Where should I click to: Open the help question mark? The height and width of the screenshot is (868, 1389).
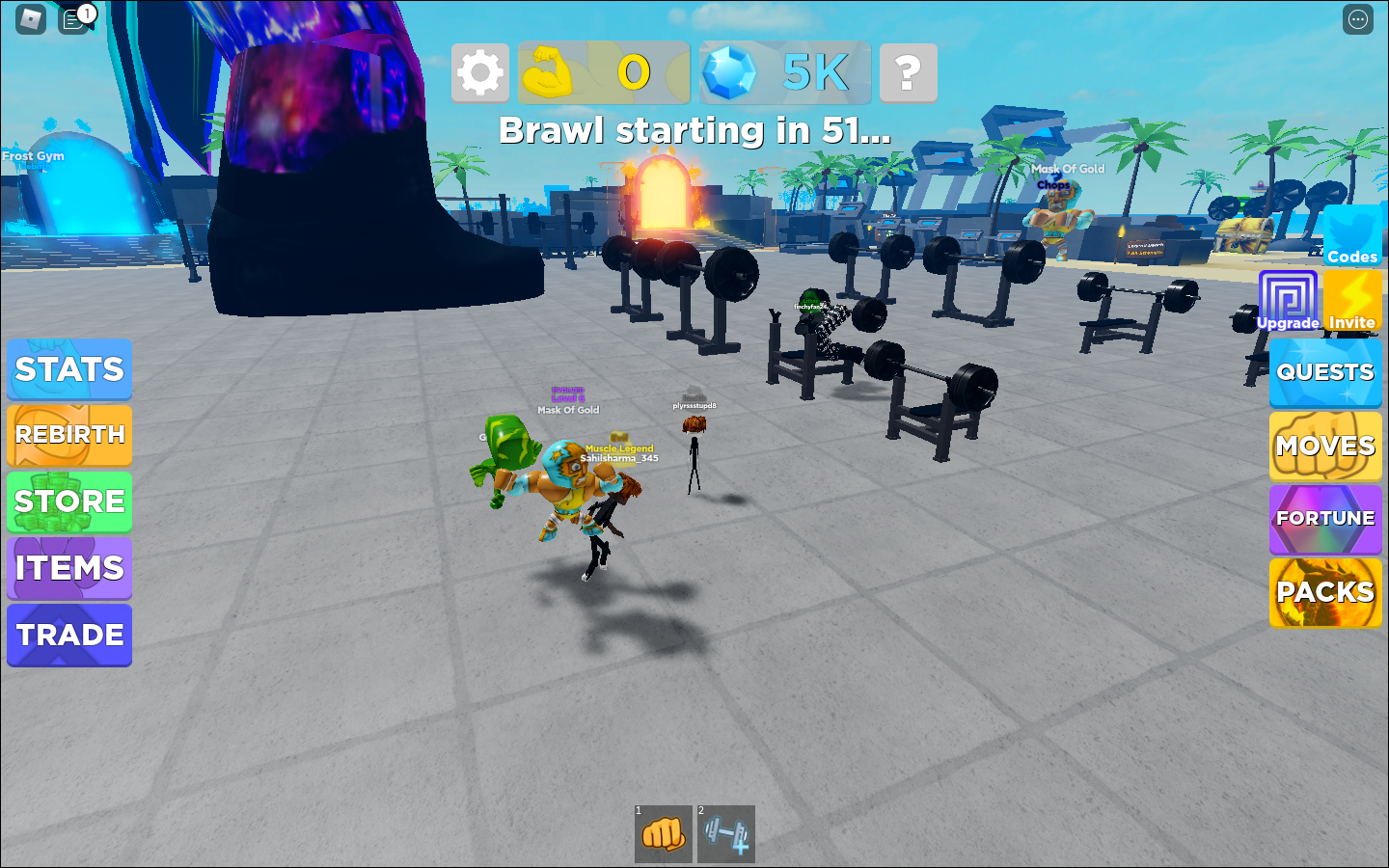[x=907, y=71]
